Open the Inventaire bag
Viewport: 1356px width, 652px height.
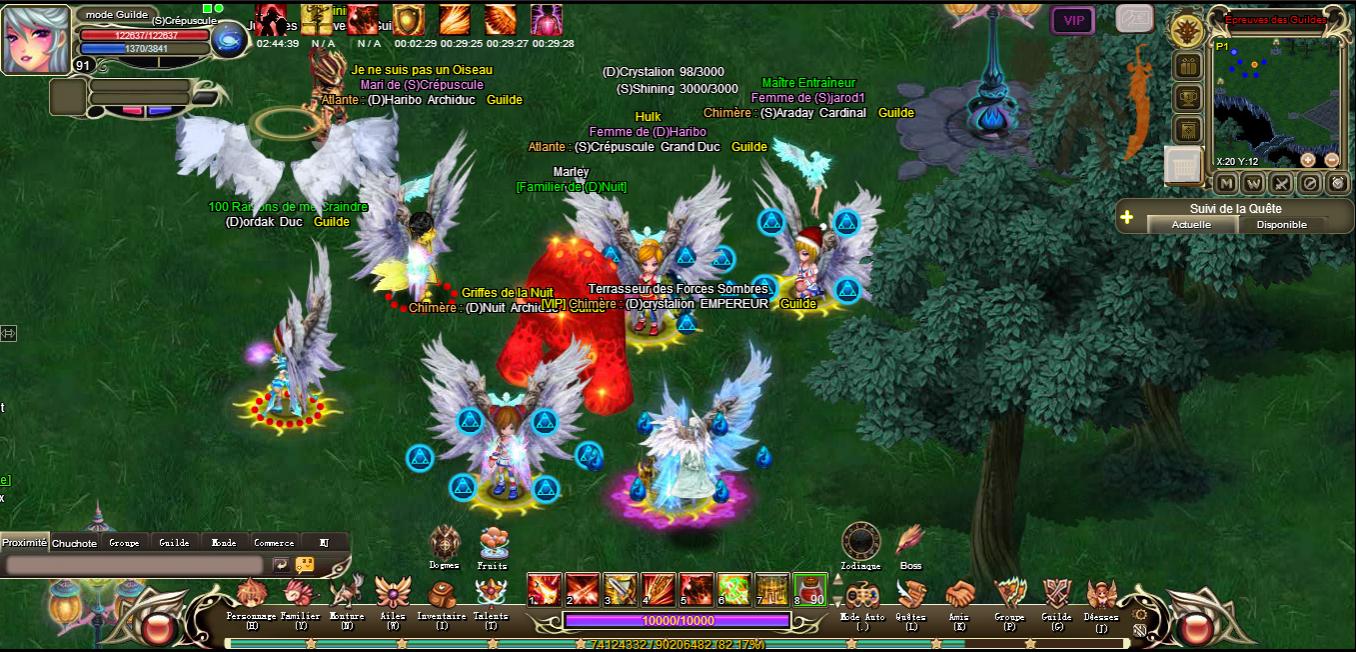click(441, 596)
